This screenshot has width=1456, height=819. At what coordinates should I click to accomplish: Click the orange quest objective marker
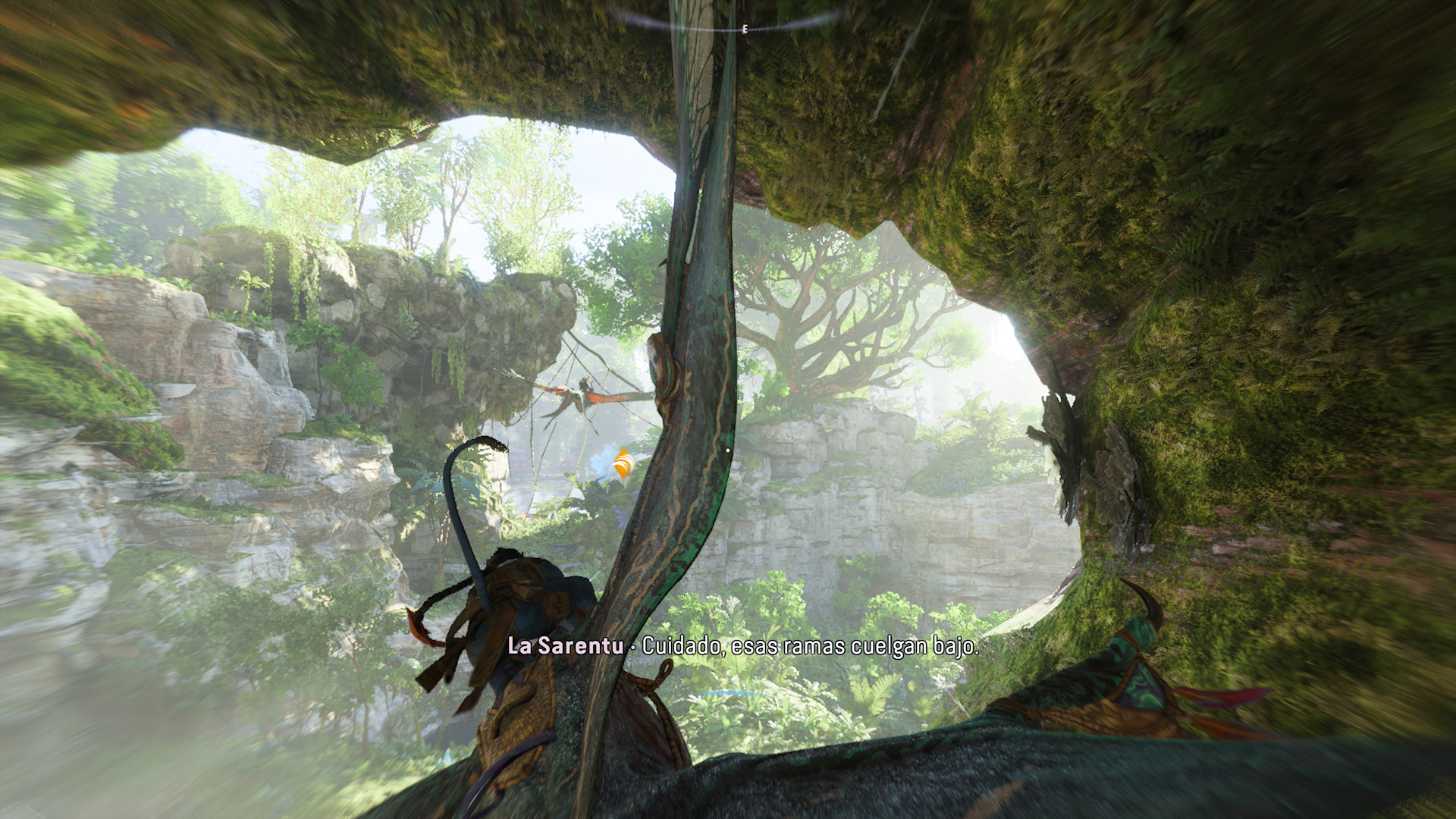pyautogui.click(x=622, y=464)
